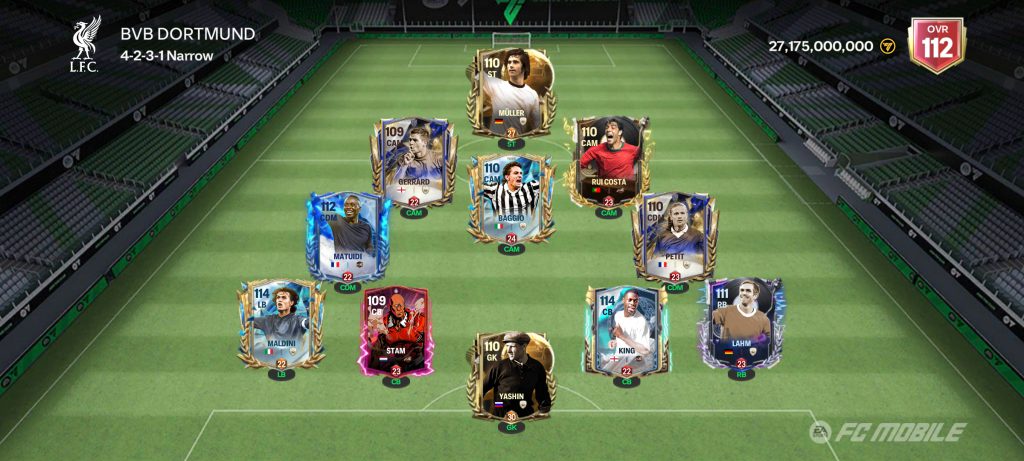The width and height of the screenshot is (1024, 461).
Task: Choose the Petit CDM card
Action: [x=675, y=237]
